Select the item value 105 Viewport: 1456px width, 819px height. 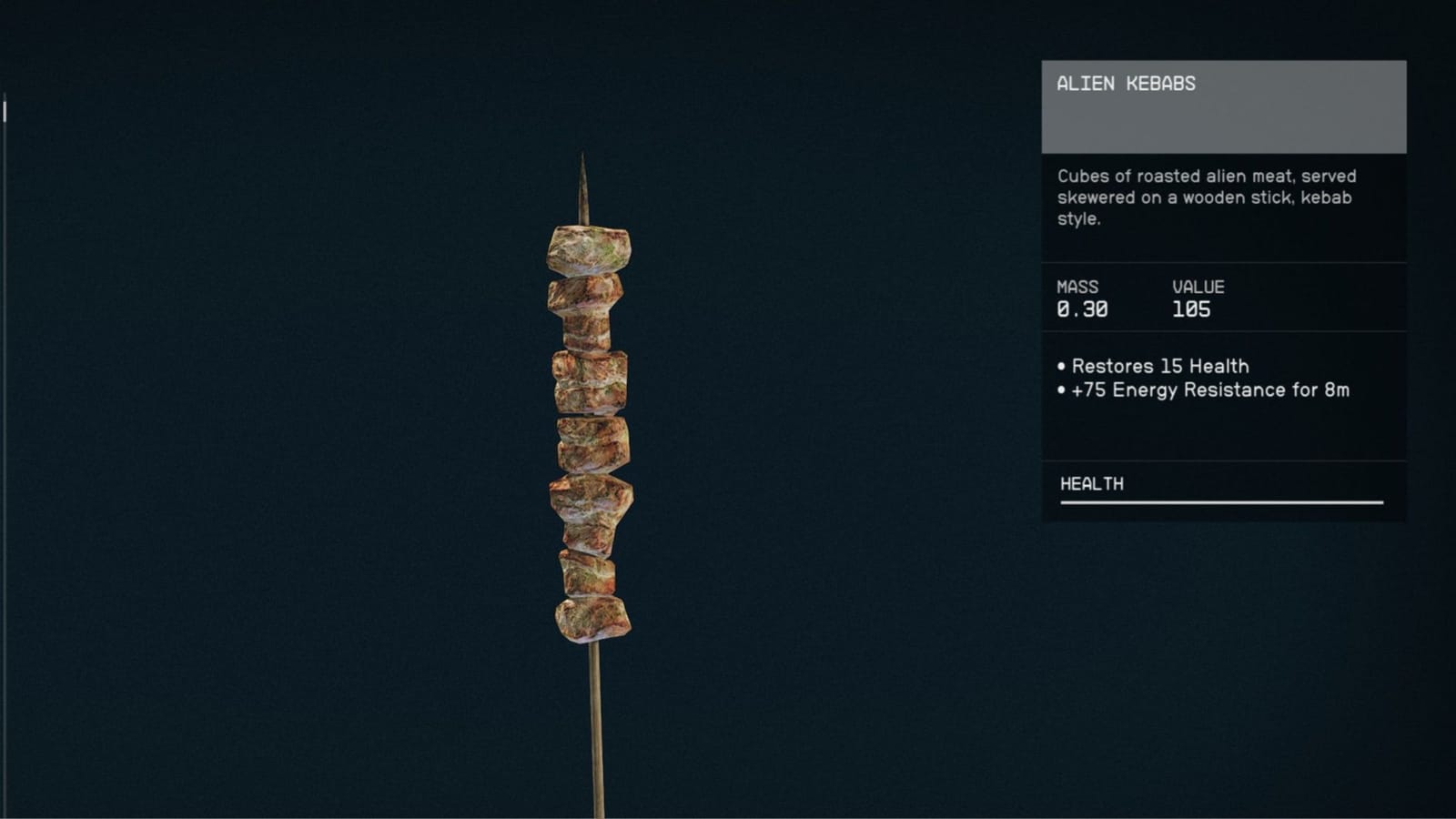pos(1192,309)
